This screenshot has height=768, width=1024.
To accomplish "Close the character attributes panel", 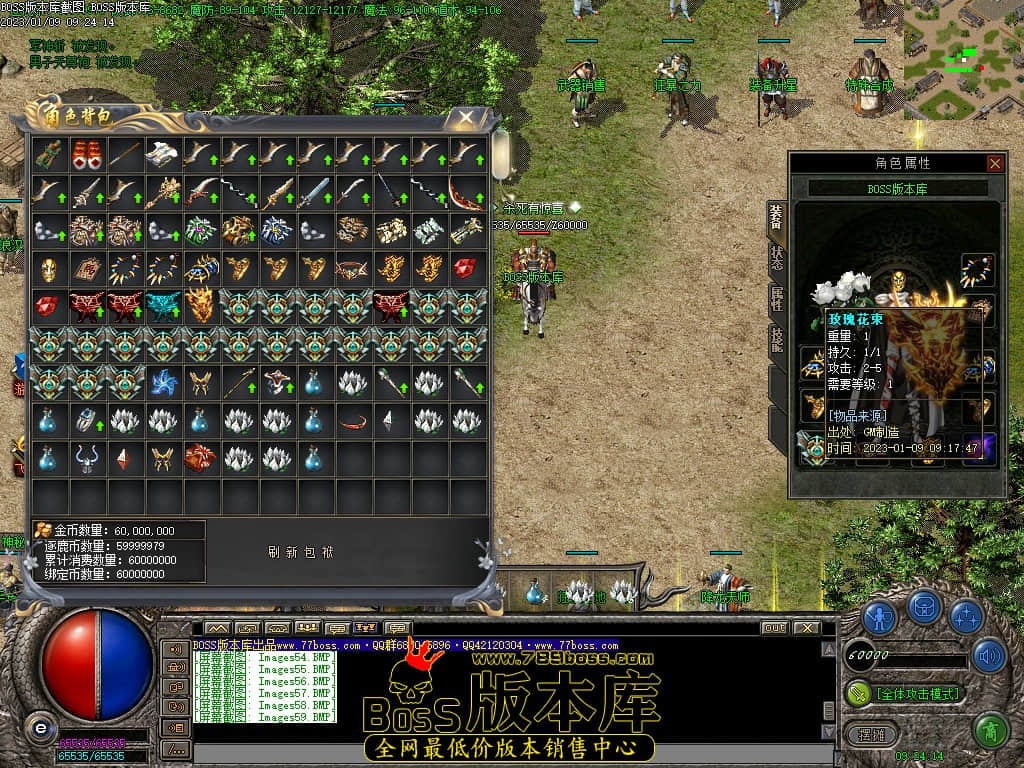I will [x=994, y=163].
